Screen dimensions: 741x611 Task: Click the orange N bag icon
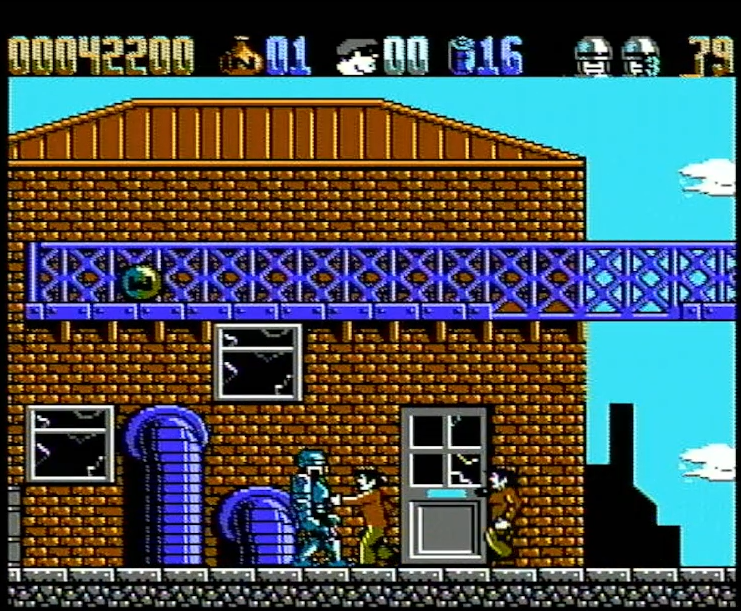(x=241, y=57)
